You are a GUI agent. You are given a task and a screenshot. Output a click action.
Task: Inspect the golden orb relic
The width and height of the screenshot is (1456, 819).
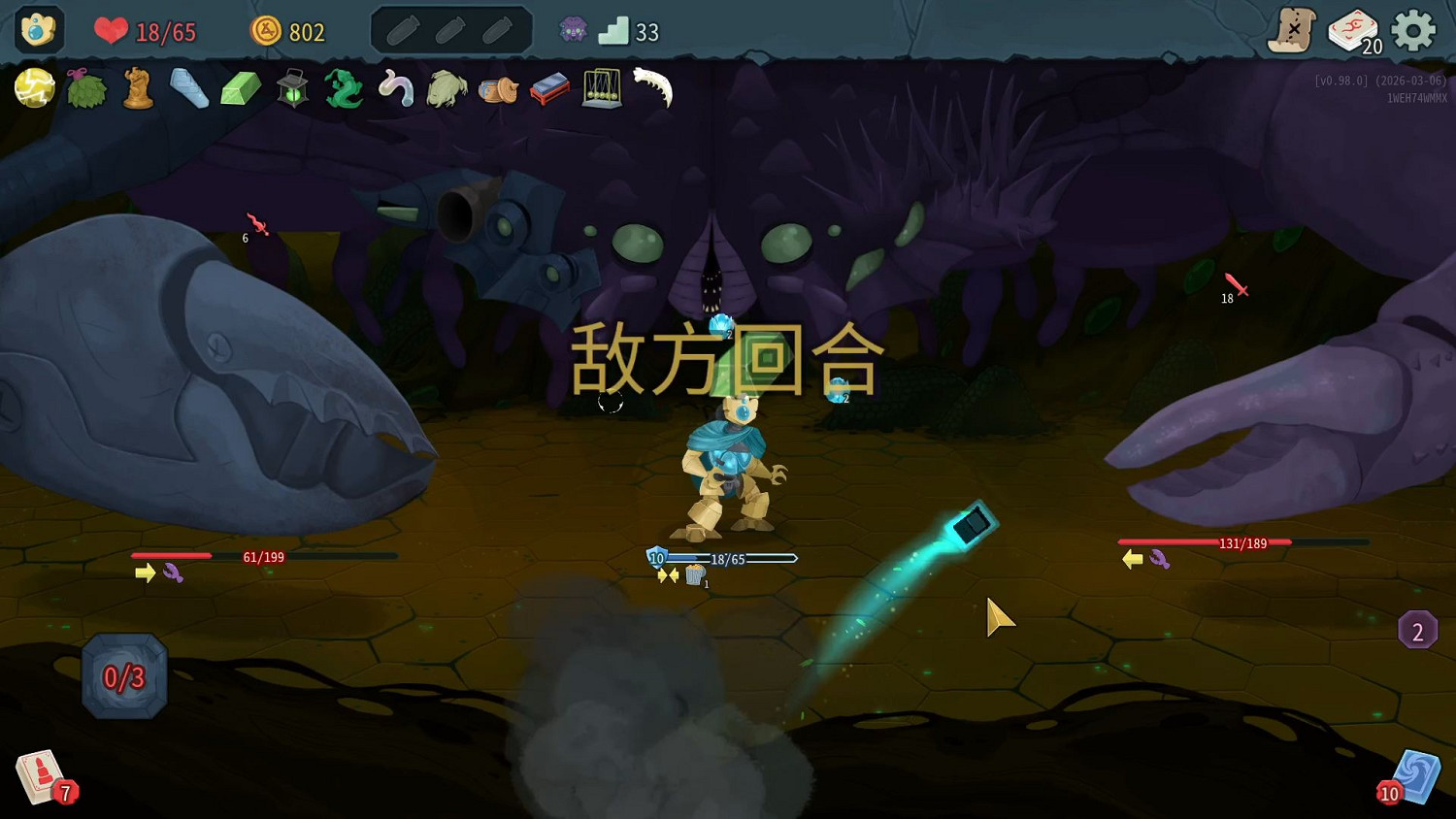pos(34,88)
